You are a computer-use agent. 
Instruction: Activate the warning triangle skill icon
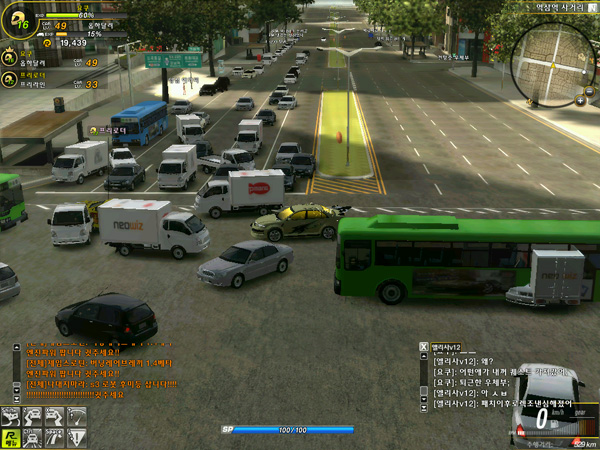pyautogui.click(x=77, y=437)
